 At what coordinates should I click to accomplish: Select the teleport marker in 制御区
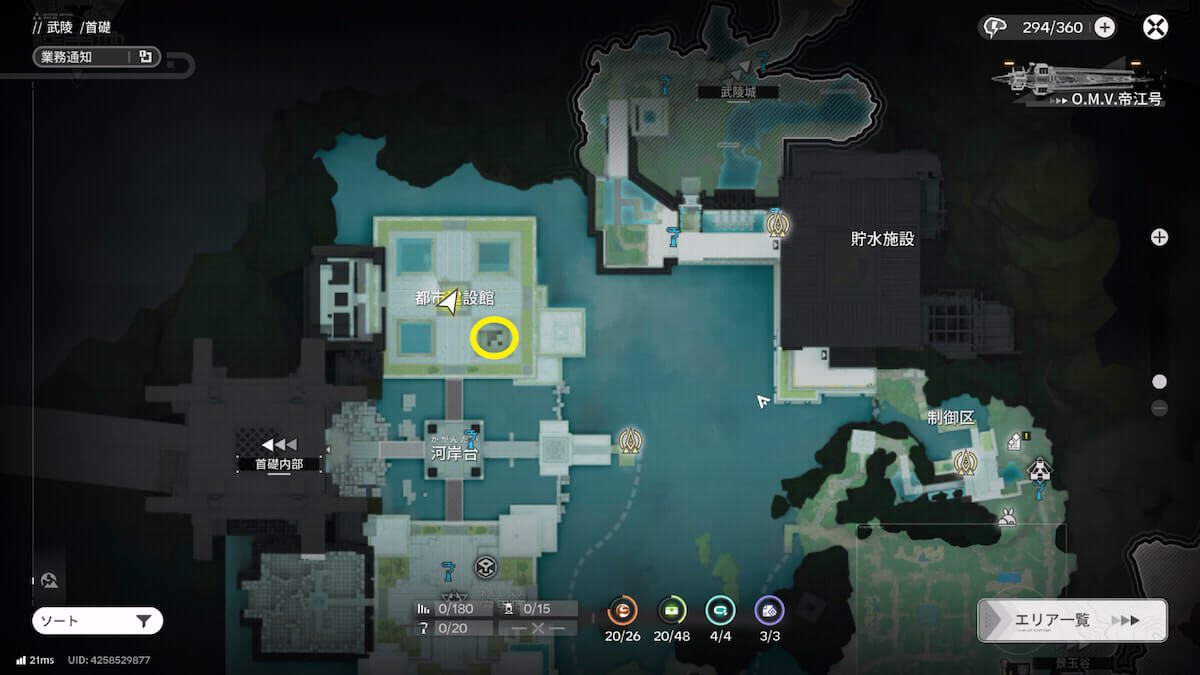click(965, 462)
